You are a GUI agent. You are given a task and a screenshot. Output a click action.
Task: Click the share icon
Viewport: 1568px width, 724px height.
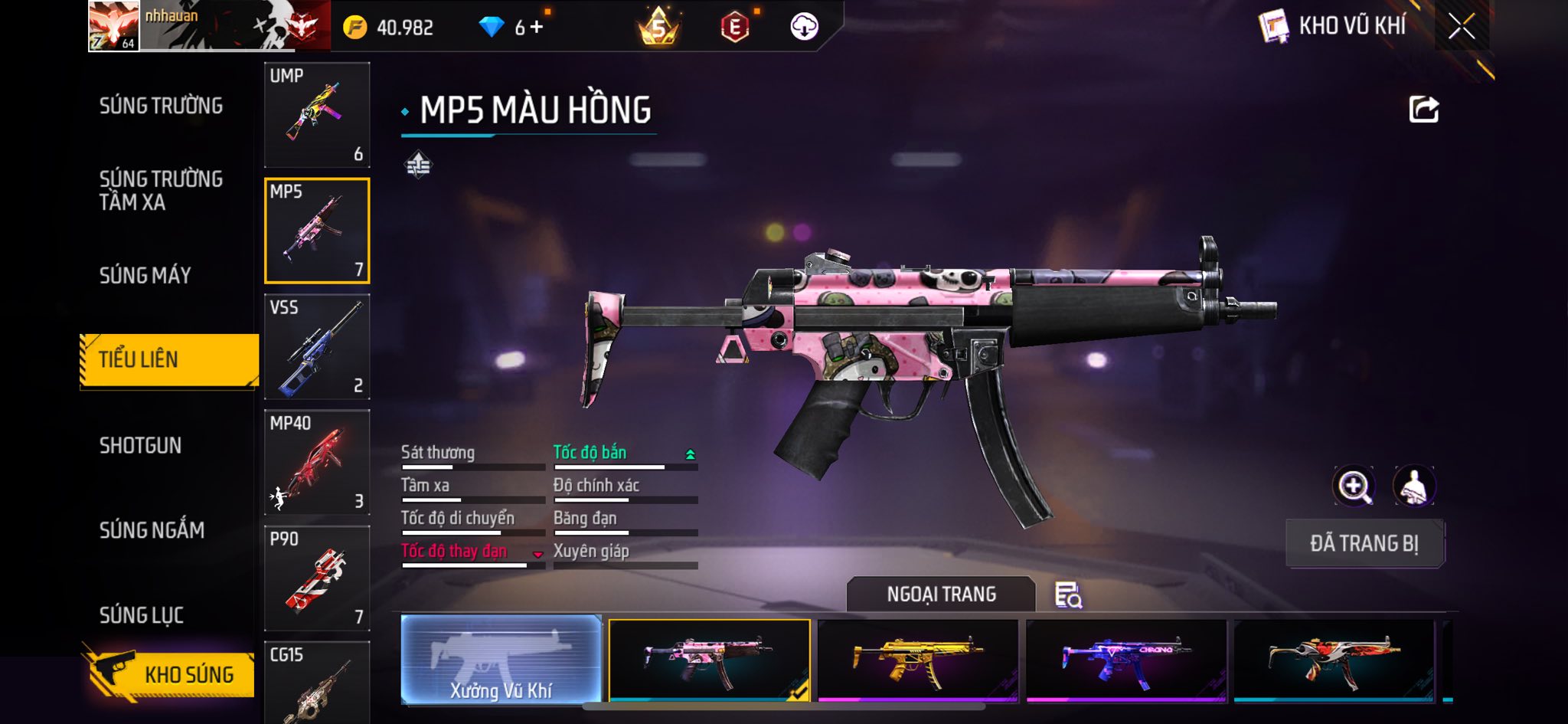(x=1423, y=110)
